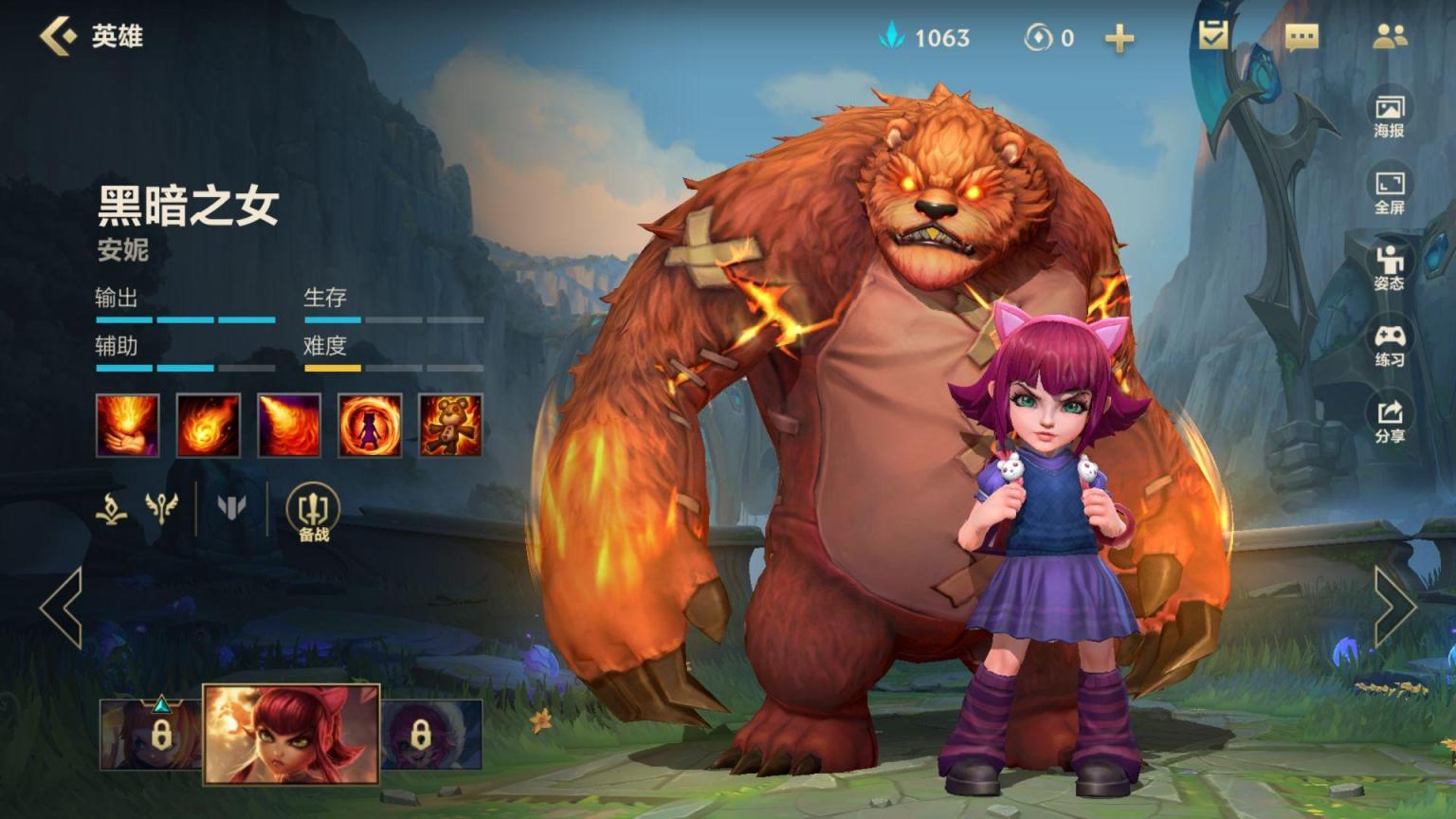Open the friends list icon

[1390, 37]
